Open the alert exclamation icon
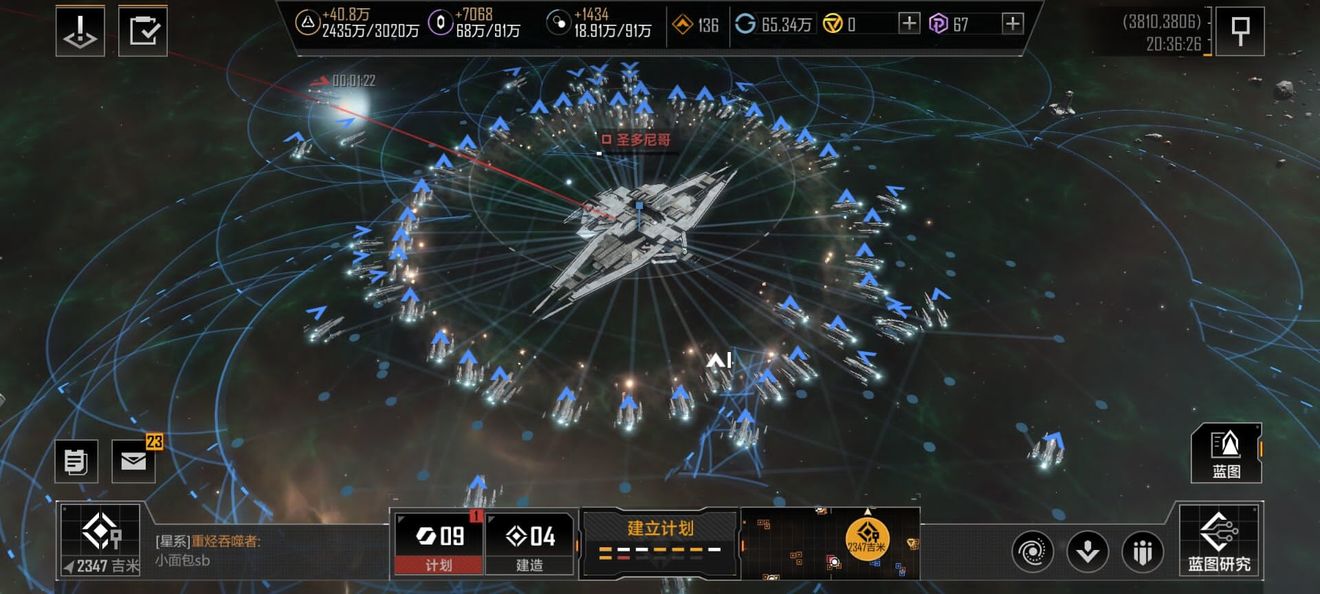The width and height of the screenshot is (1320, 594). point(80,31)
